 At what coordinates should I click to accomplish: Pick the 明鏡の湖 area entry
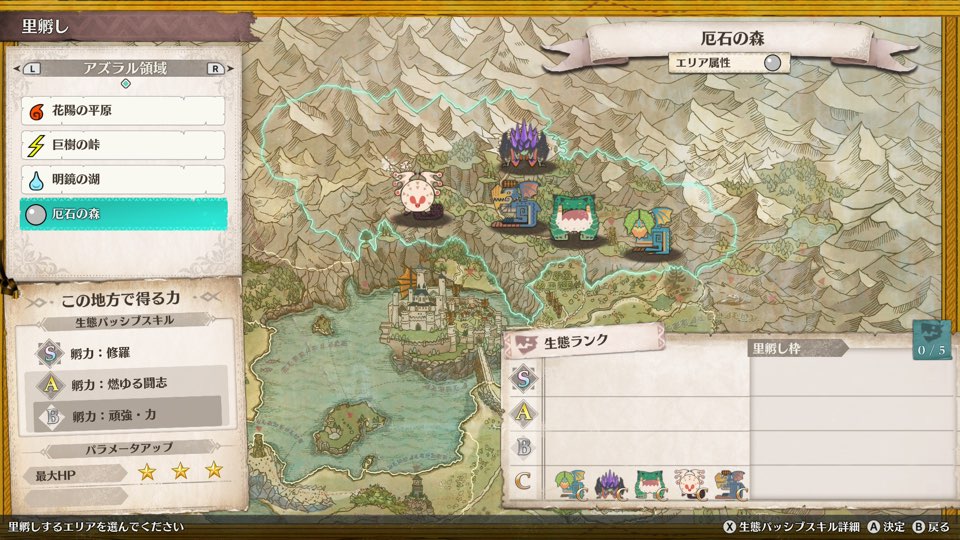[x=123, y=179]
